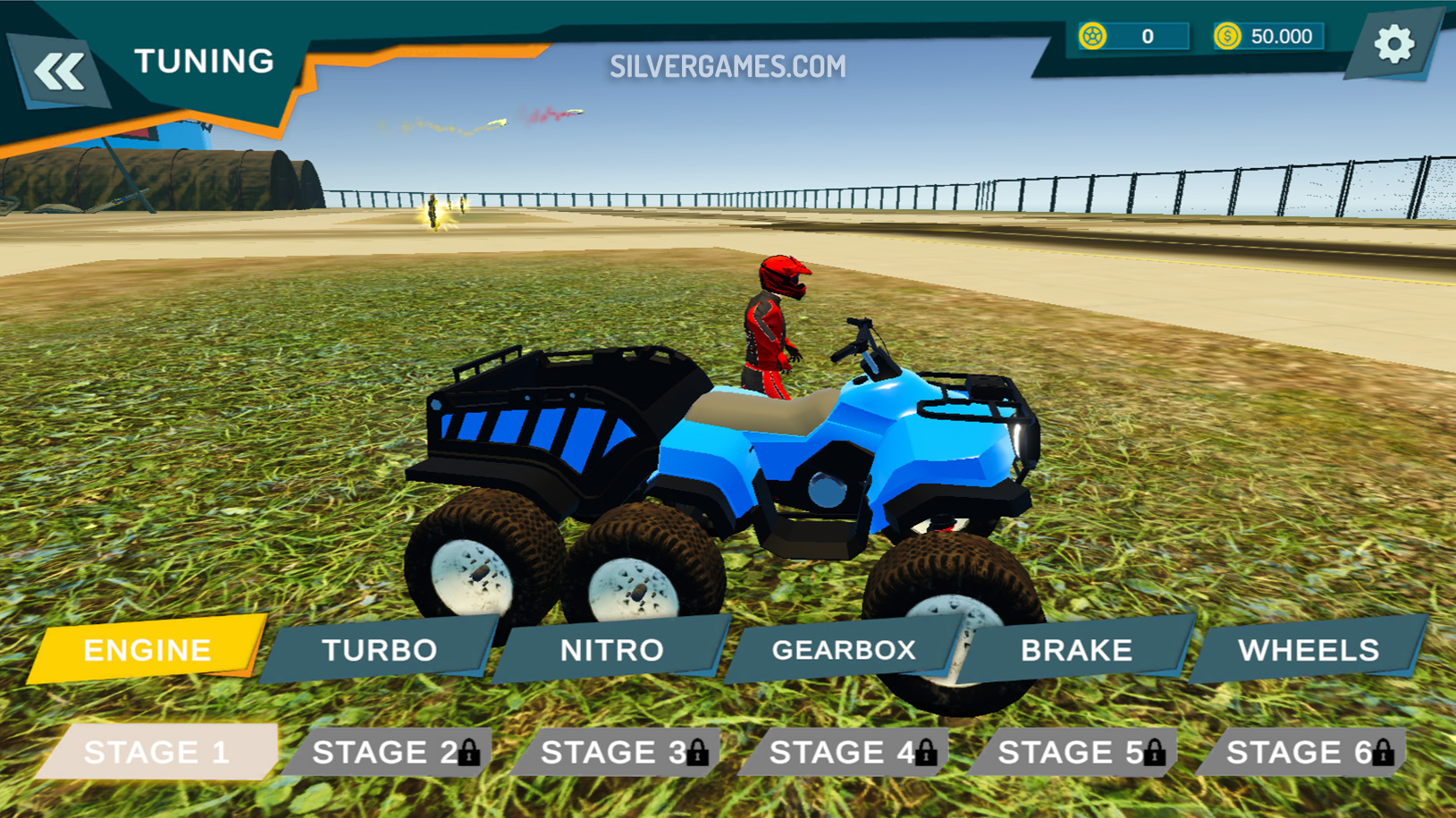Select the Stage 1 upgrade

coord(157,752)
